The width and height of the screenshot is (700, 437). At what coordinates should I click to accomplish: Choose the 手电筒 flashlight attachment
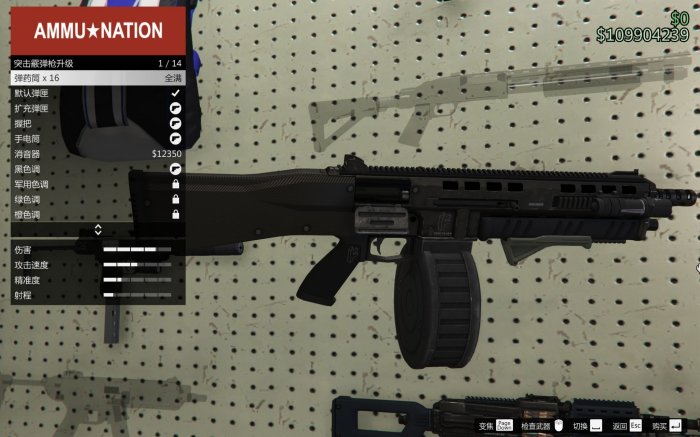click(x=97, y=139)
